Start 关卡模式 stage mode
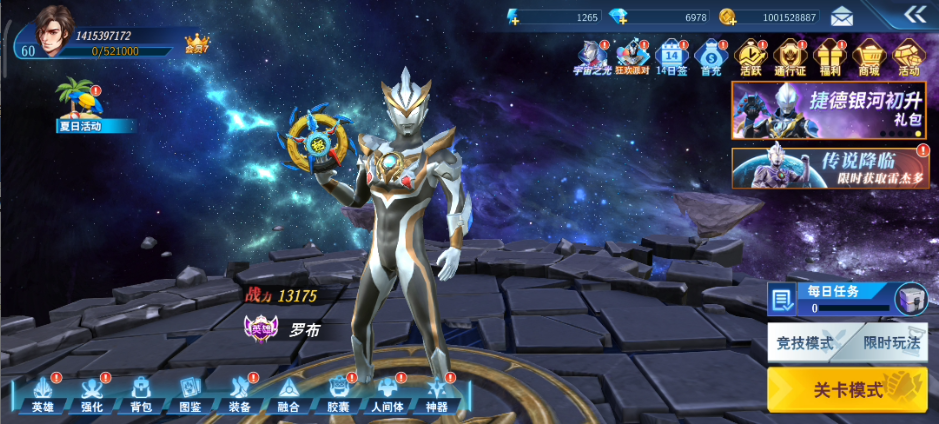Image resolution: width=939 pixels, height=424 pixels. click(x=846, y=389)
